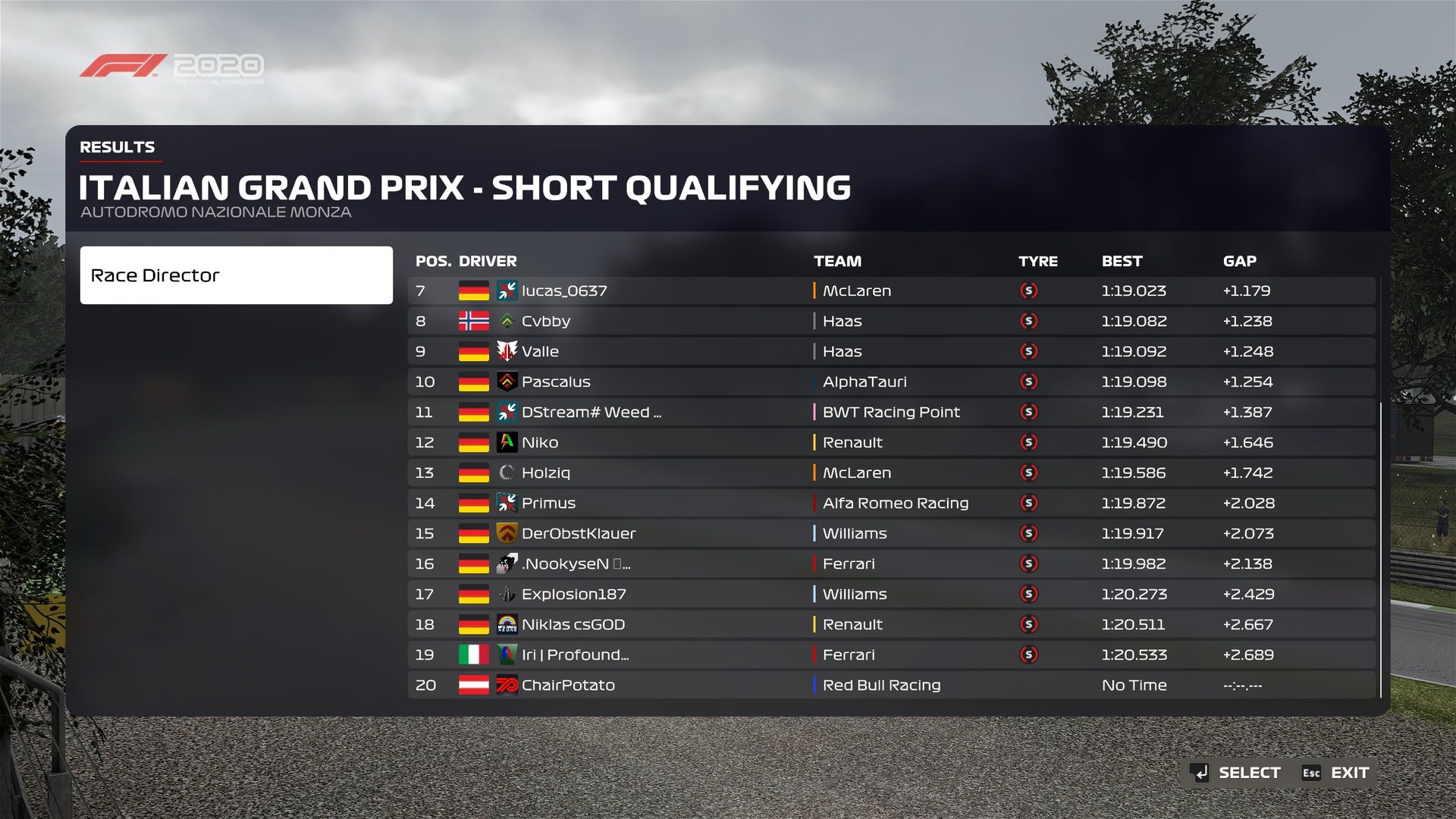Click the Select button
Image resolution: width=1456 pixels, height=819 pixels.
(1235, 773)
